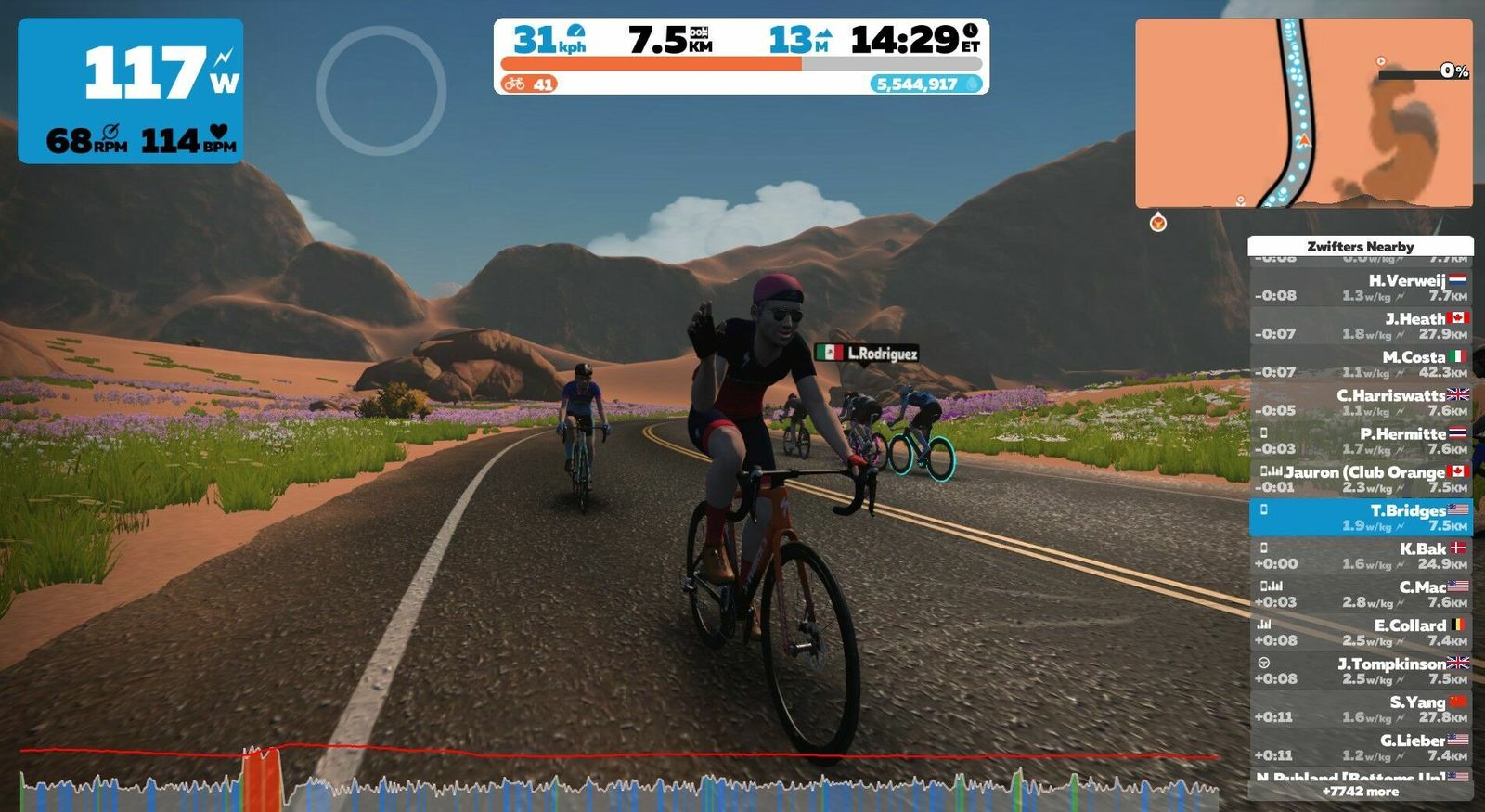Open the Jauron (Club Orange) rider row

tap(1360, 479)
